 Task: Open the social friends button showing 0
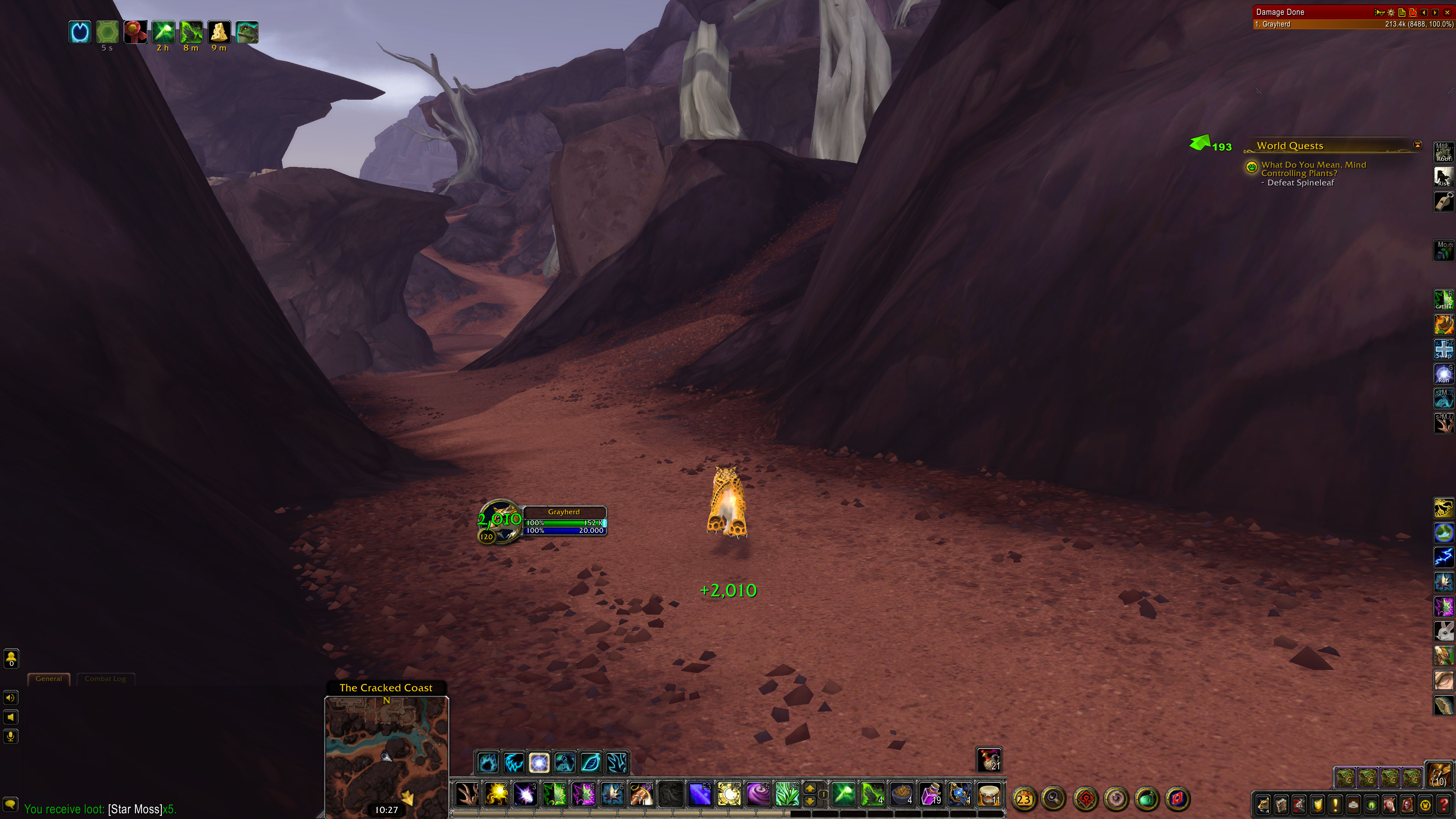(11, 659)
